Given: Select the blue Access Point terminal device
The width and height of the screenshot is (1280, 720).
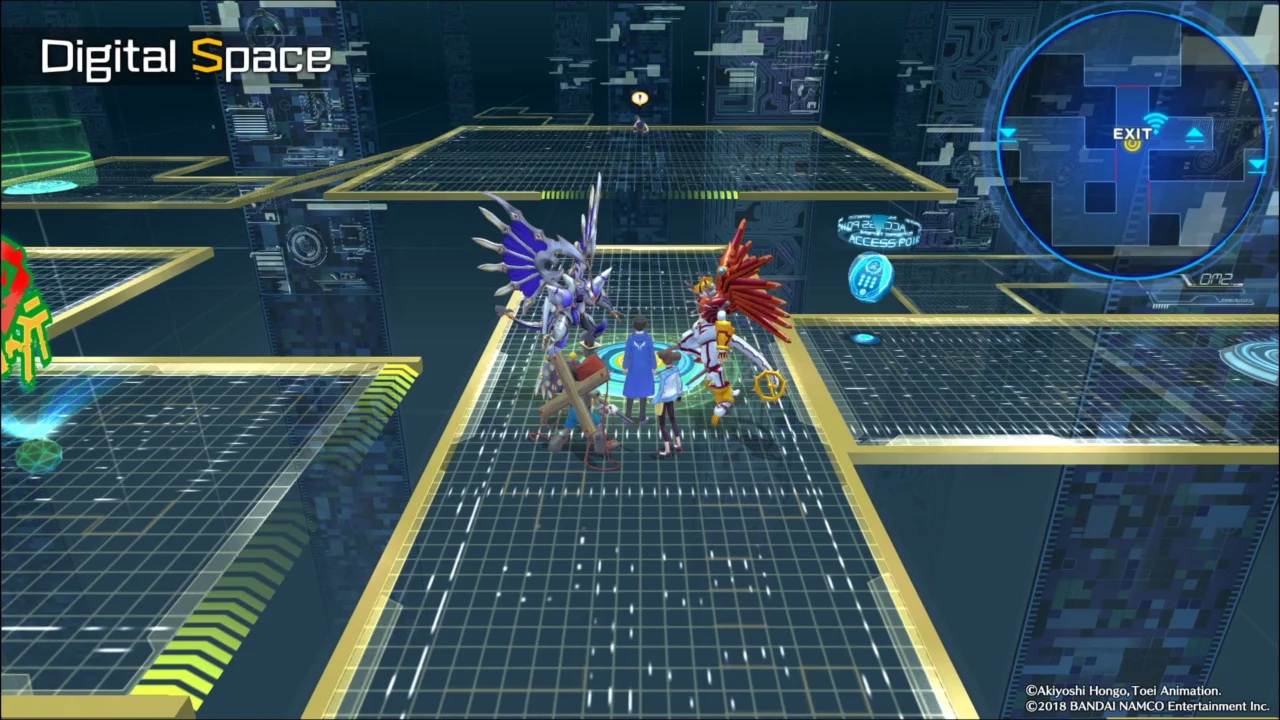Looking at the screenshot, I should point(871,278).
